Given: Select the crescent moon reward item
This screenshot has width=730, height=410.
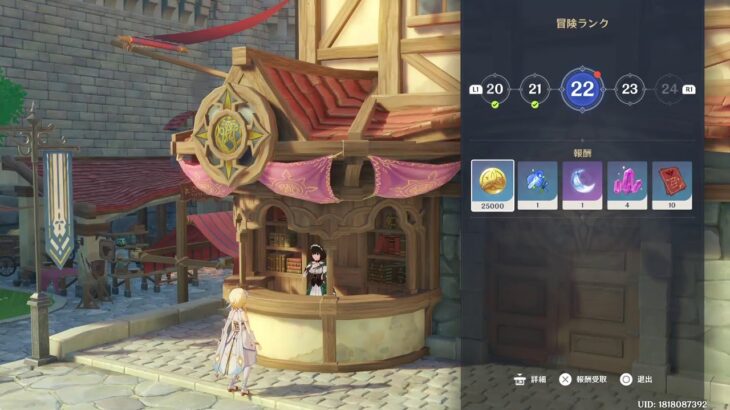Looking at the screenshot, I should [x=582, y=184].
